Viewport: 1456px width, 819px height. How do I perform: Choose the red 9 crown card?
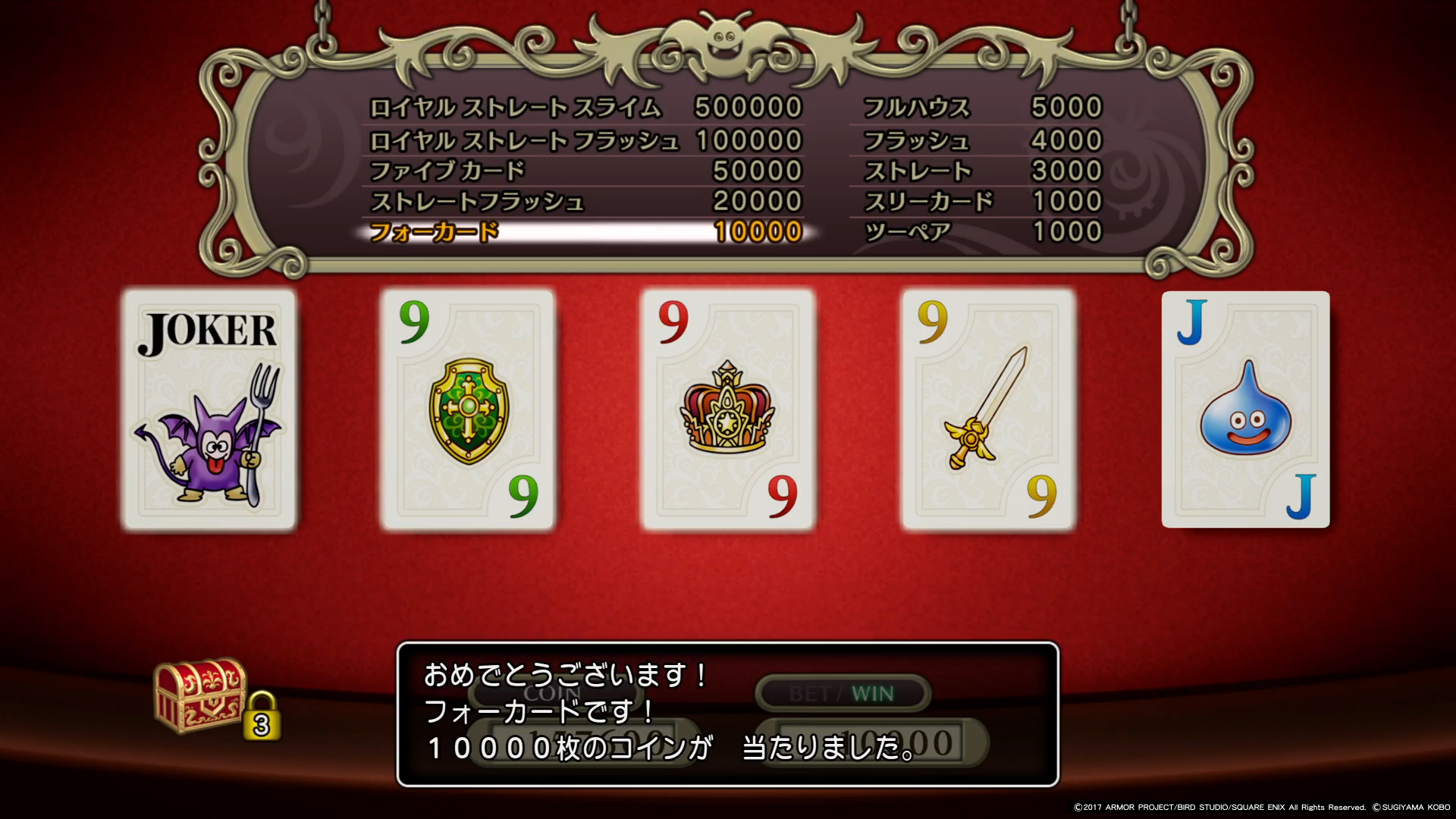[x=728, y=409]
